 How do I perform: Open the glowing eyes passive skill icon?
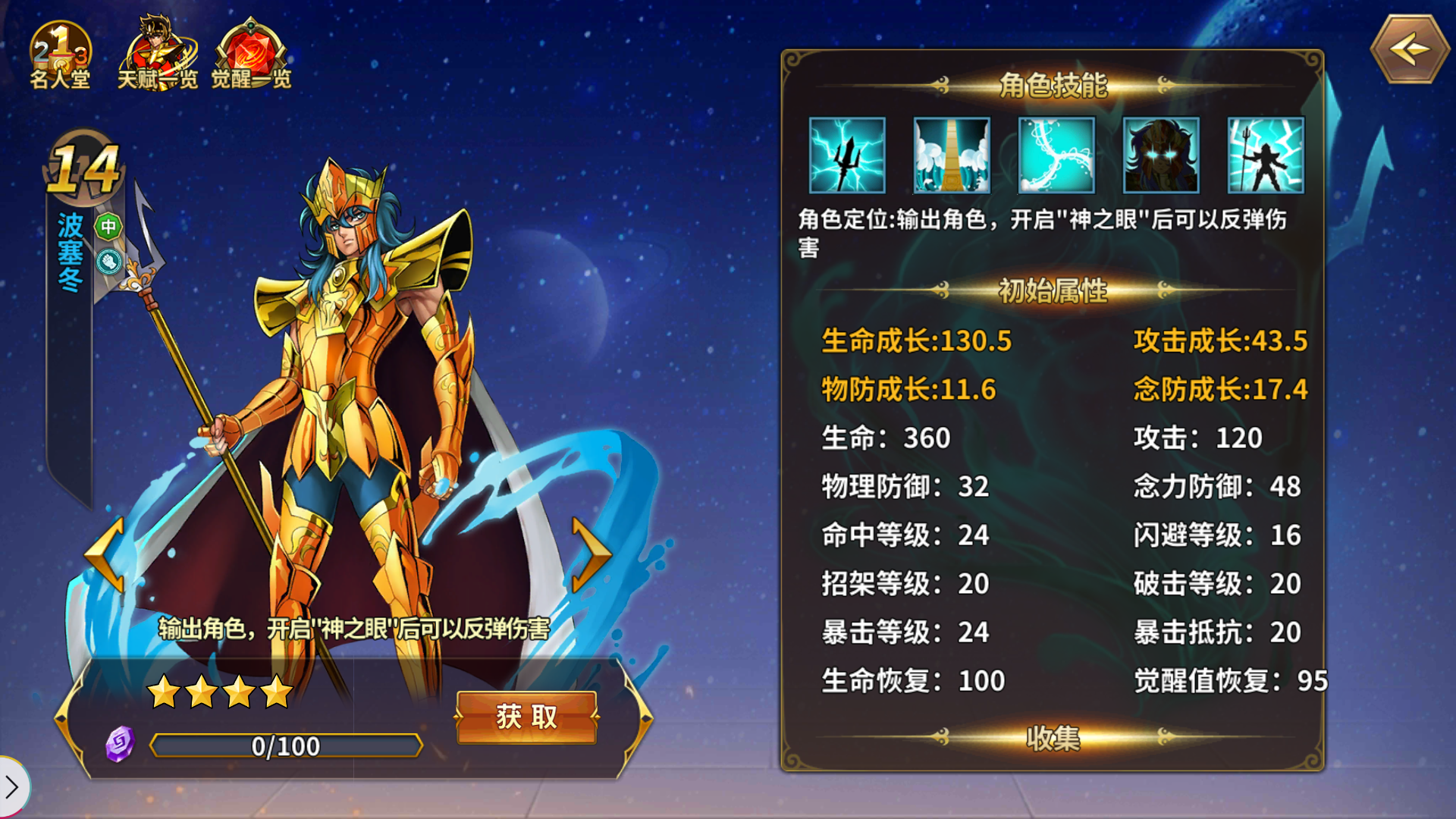coord(1160,155)
